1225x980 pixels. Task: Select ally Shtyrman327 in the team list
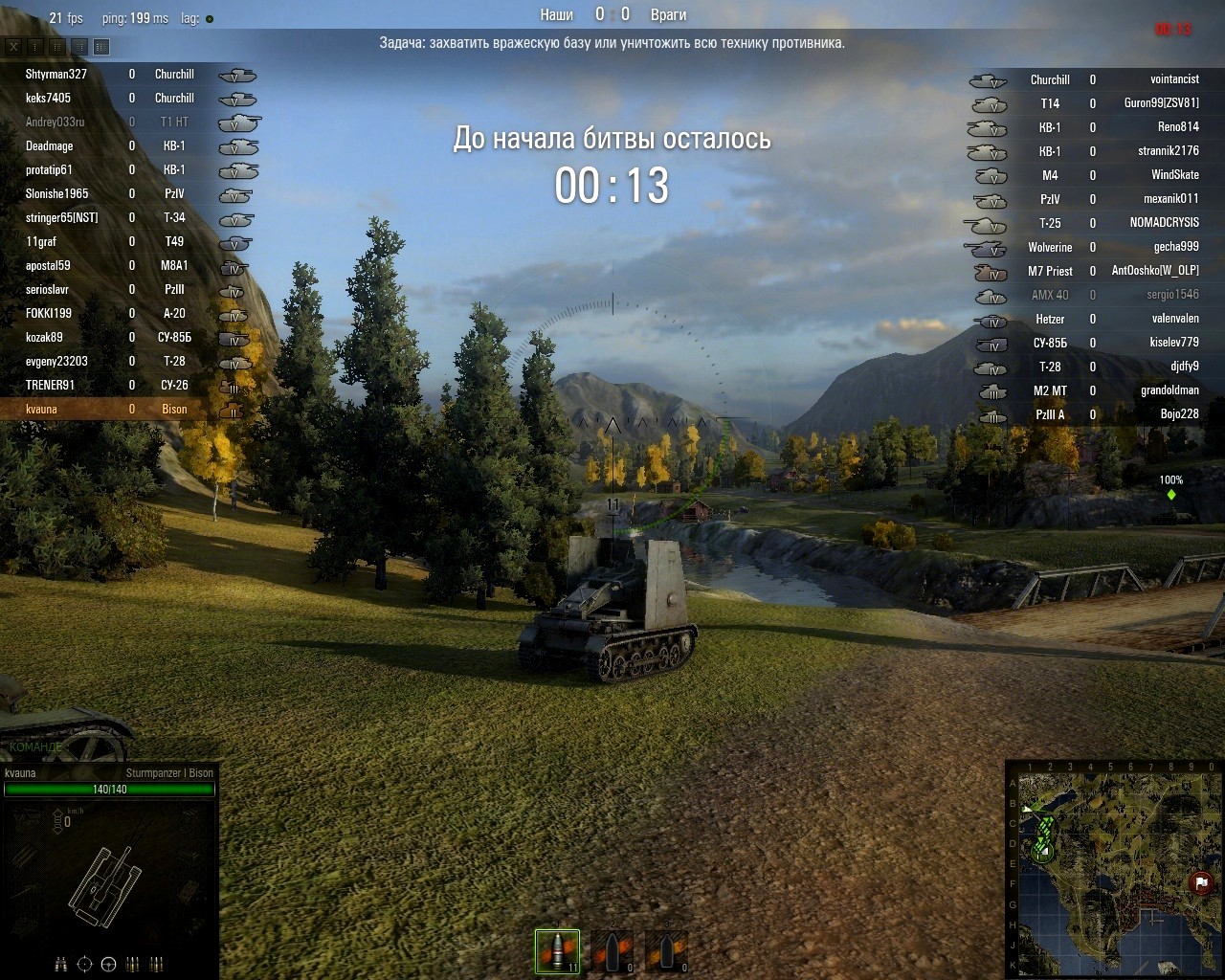click(56, 74)
